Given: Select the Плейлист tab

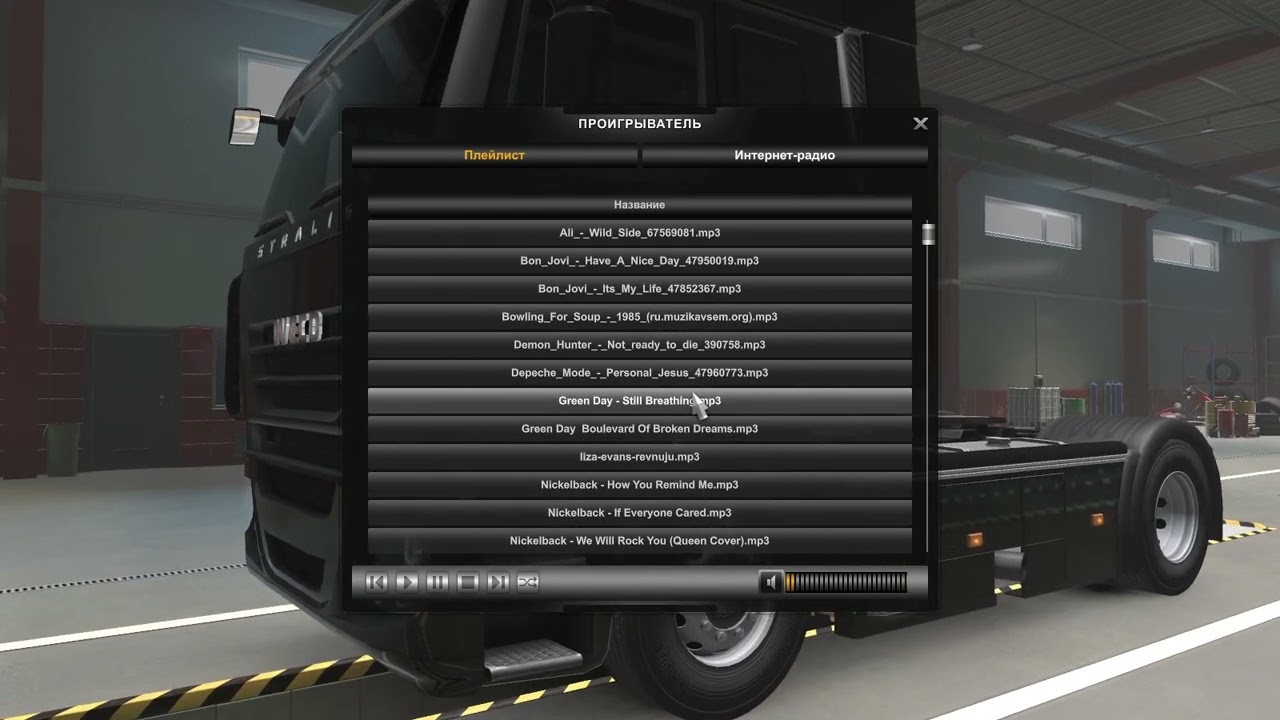Looking at the screenshot, I should (494, 155).
